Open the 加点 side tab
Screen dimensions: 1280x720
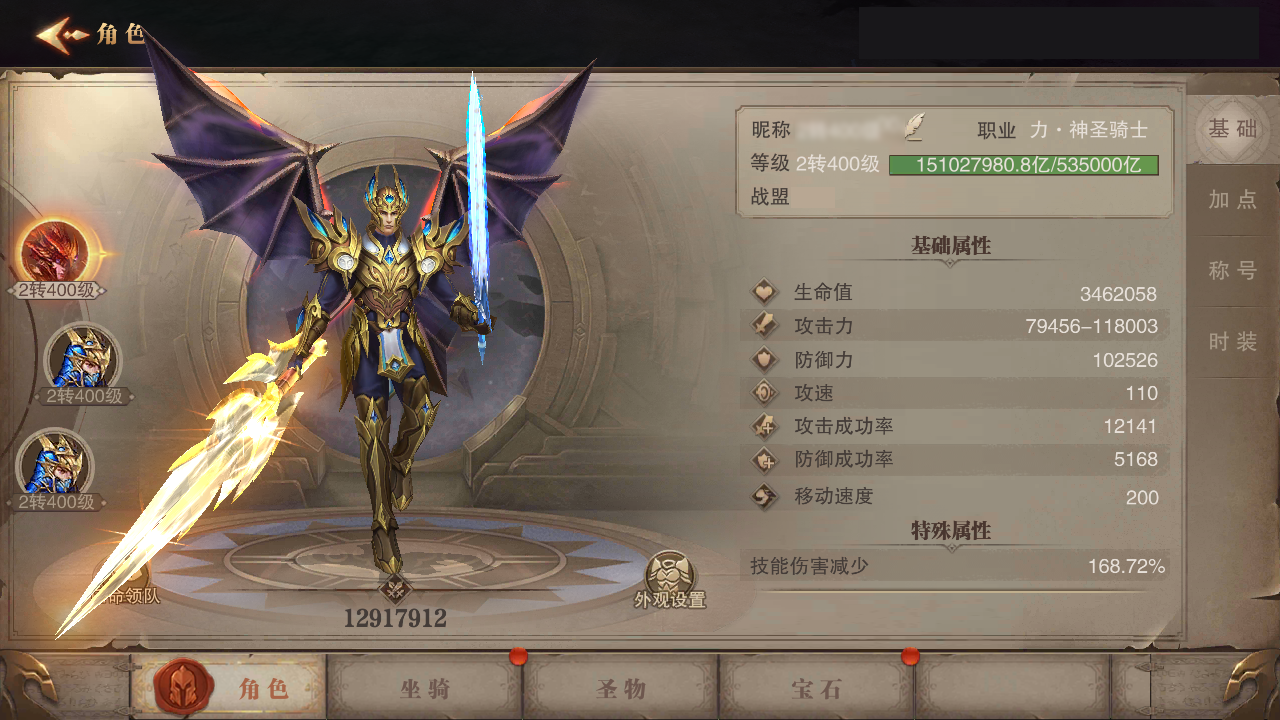(1232, 199)
